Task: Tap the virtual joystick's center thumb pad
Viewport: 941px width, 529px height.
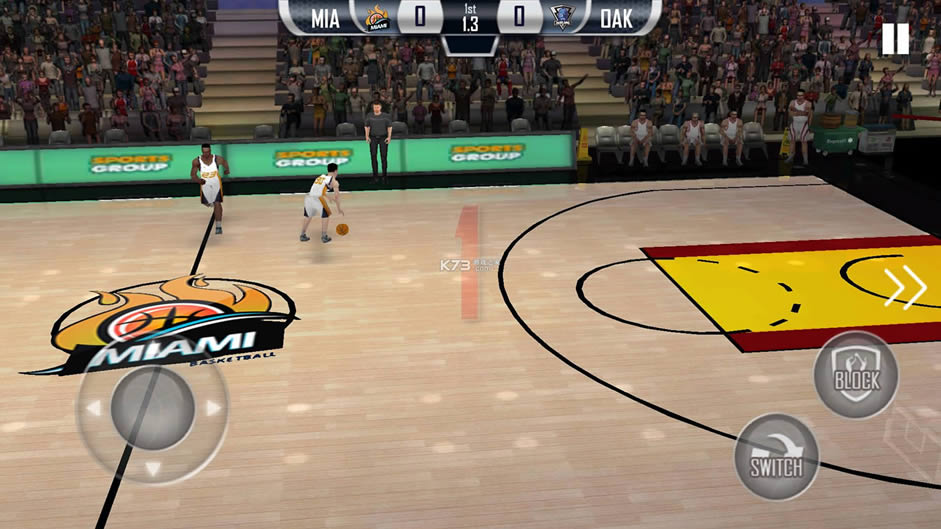Action: point(152,408)
